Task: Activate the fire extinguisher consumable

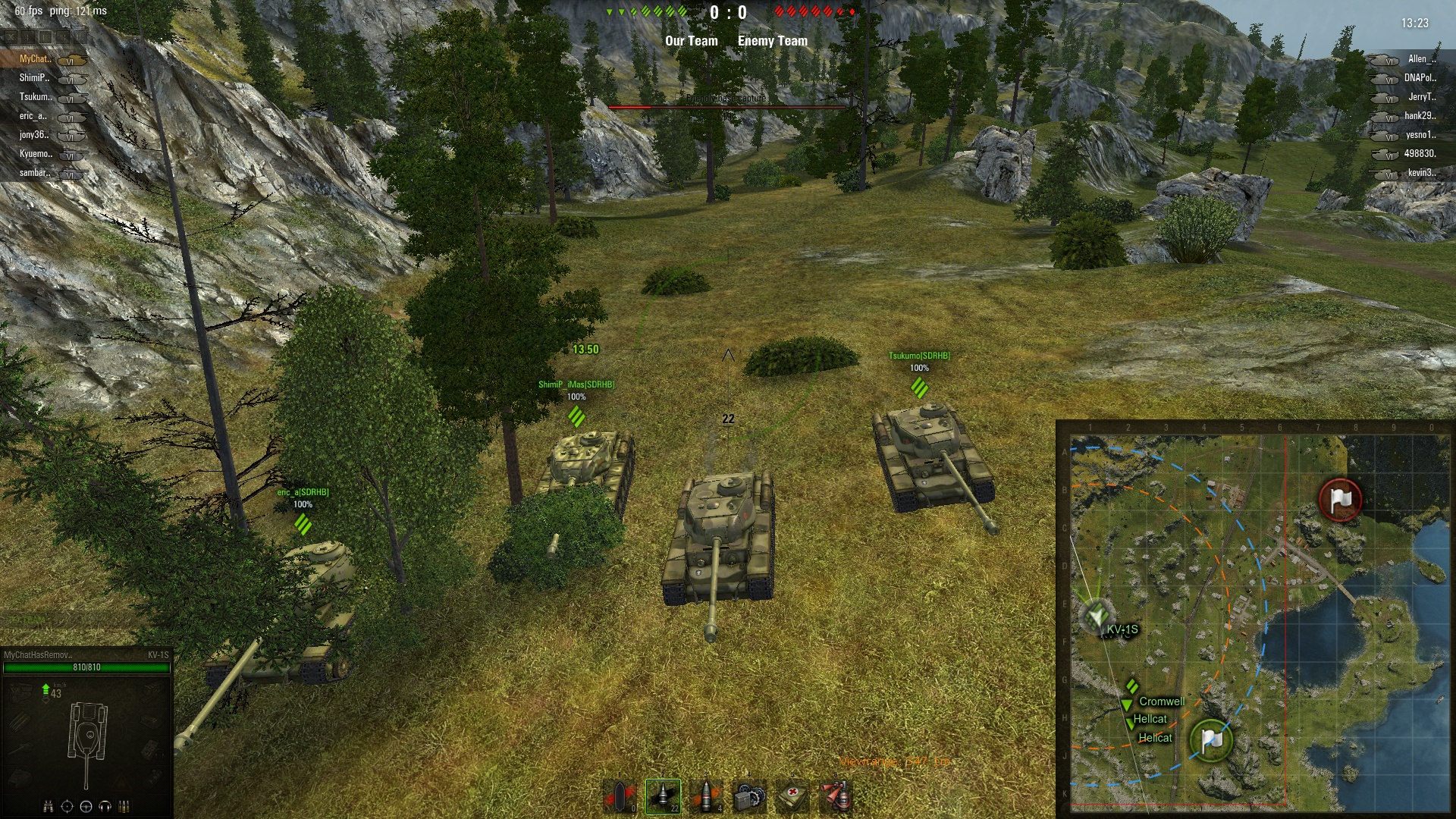Action: pos(836,796)
